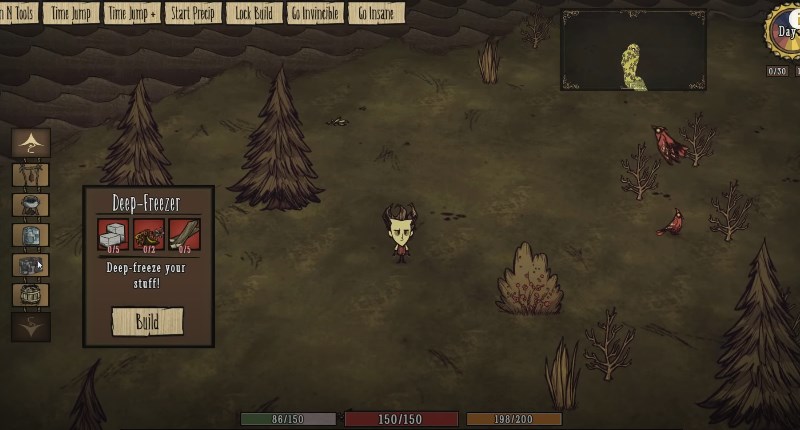Select the Deep-Freezer recipe in the crafting list

[30, 265]
